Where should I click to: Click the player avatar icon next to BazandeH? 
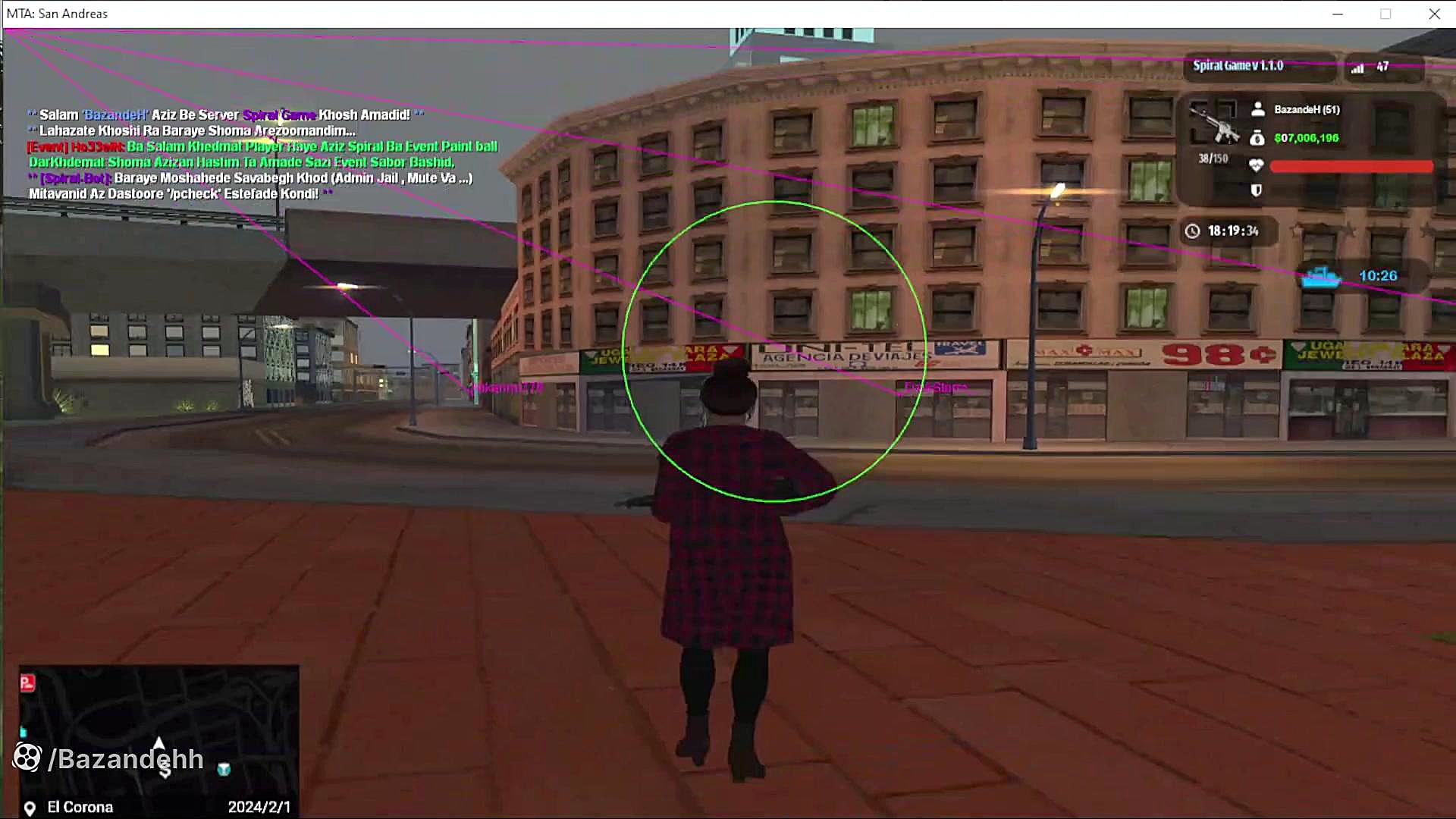tap(1259, 109)
